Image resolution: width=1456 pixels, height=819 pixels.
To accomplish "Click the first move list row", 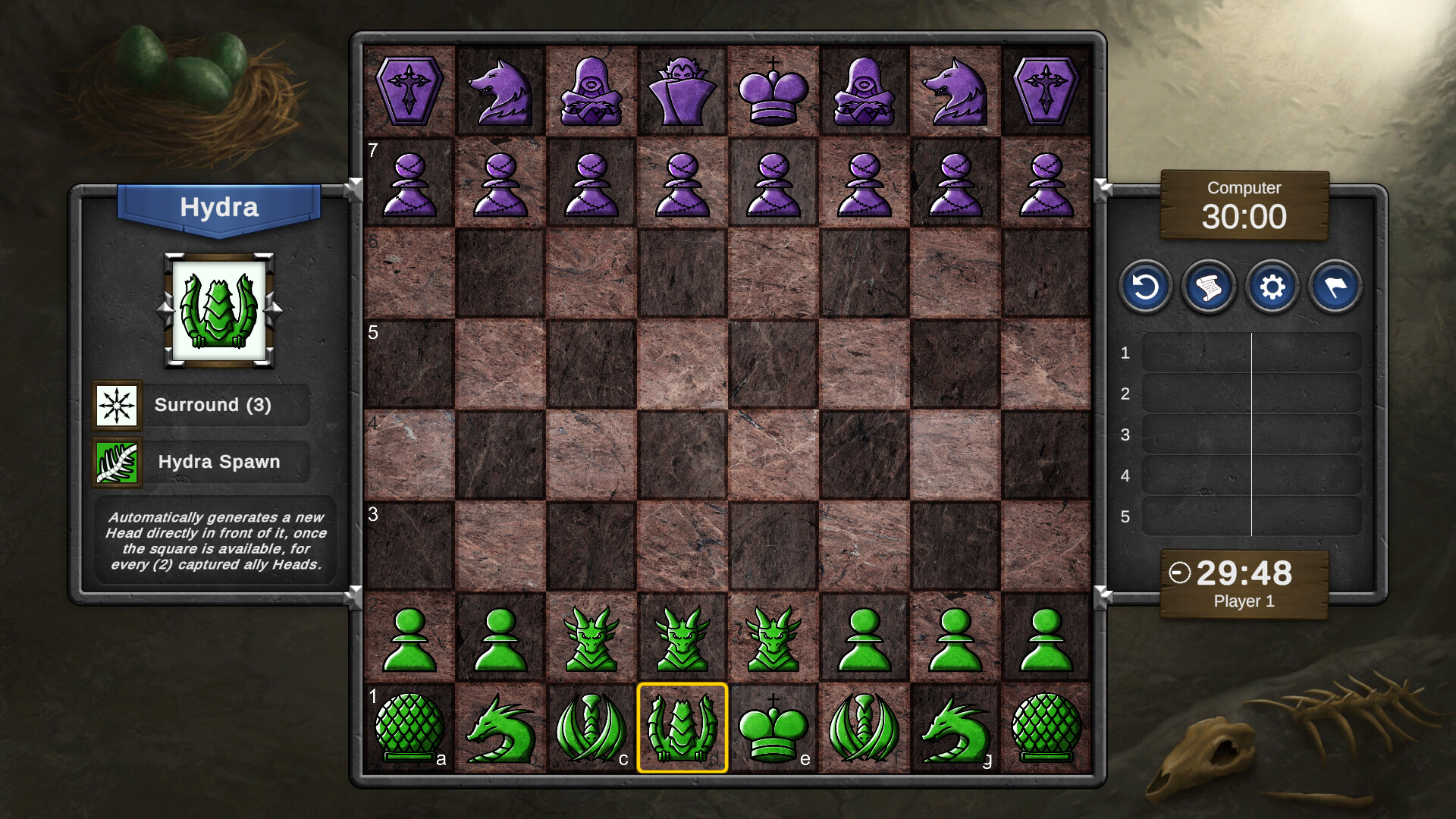I will pyautogui.click(x=1251, y=353).
